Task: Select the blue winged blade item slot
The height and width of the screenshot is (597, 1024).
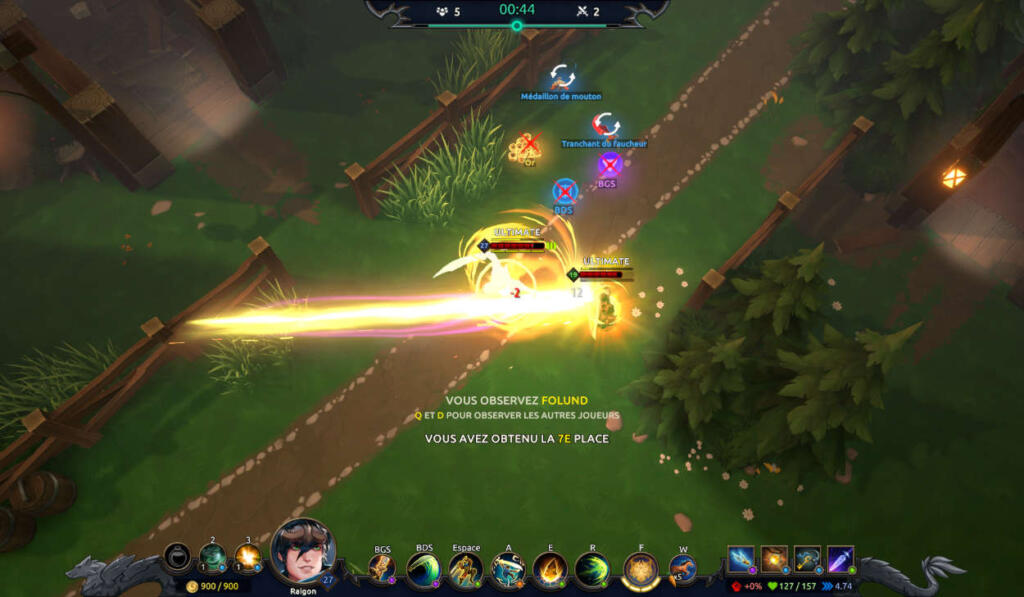Action: [x=741, y=559]
